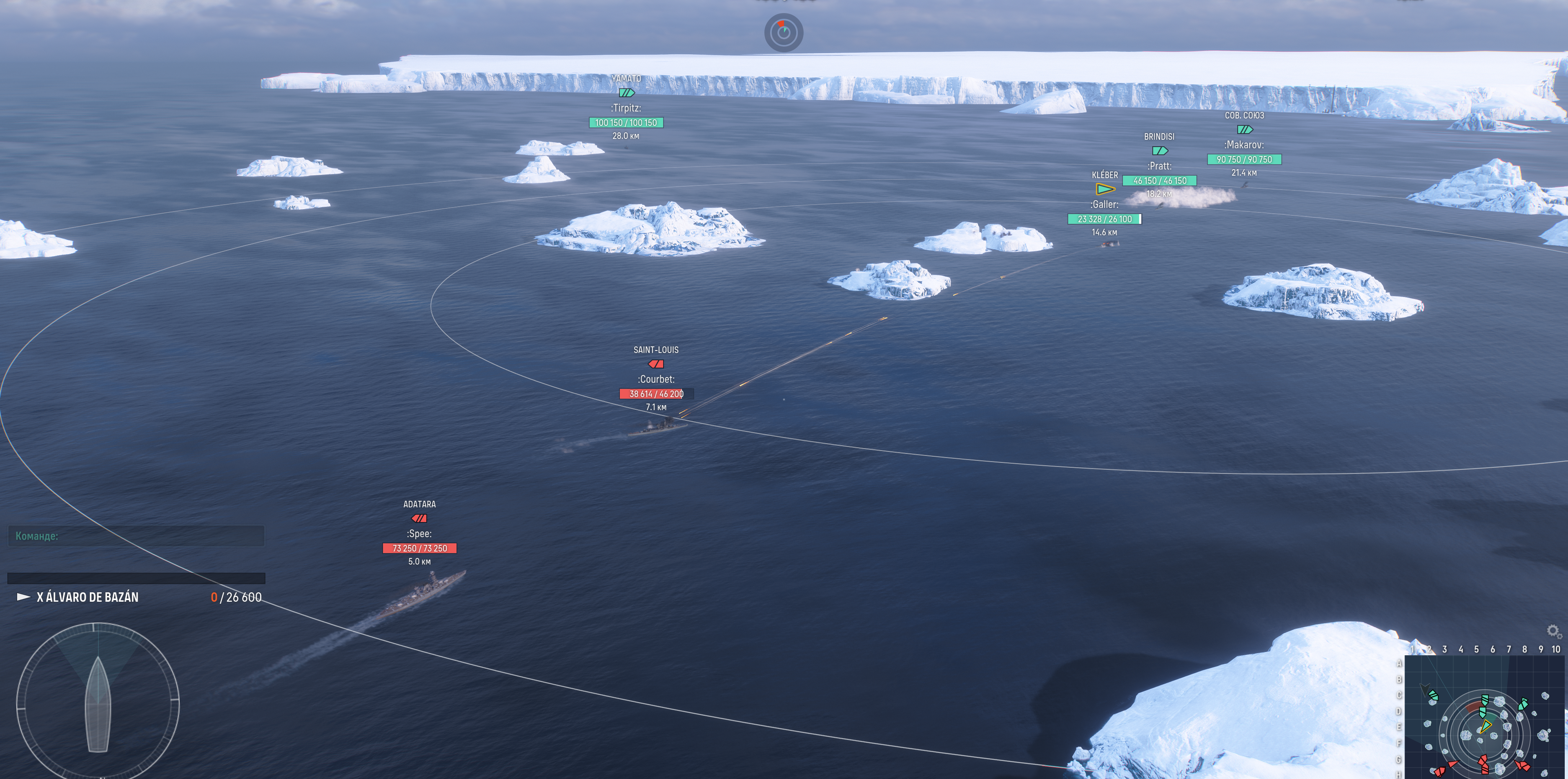Screen dimensions: 1568x779
Task: Target the Adatara enemy ship marker
Action: tap(419, 519)
